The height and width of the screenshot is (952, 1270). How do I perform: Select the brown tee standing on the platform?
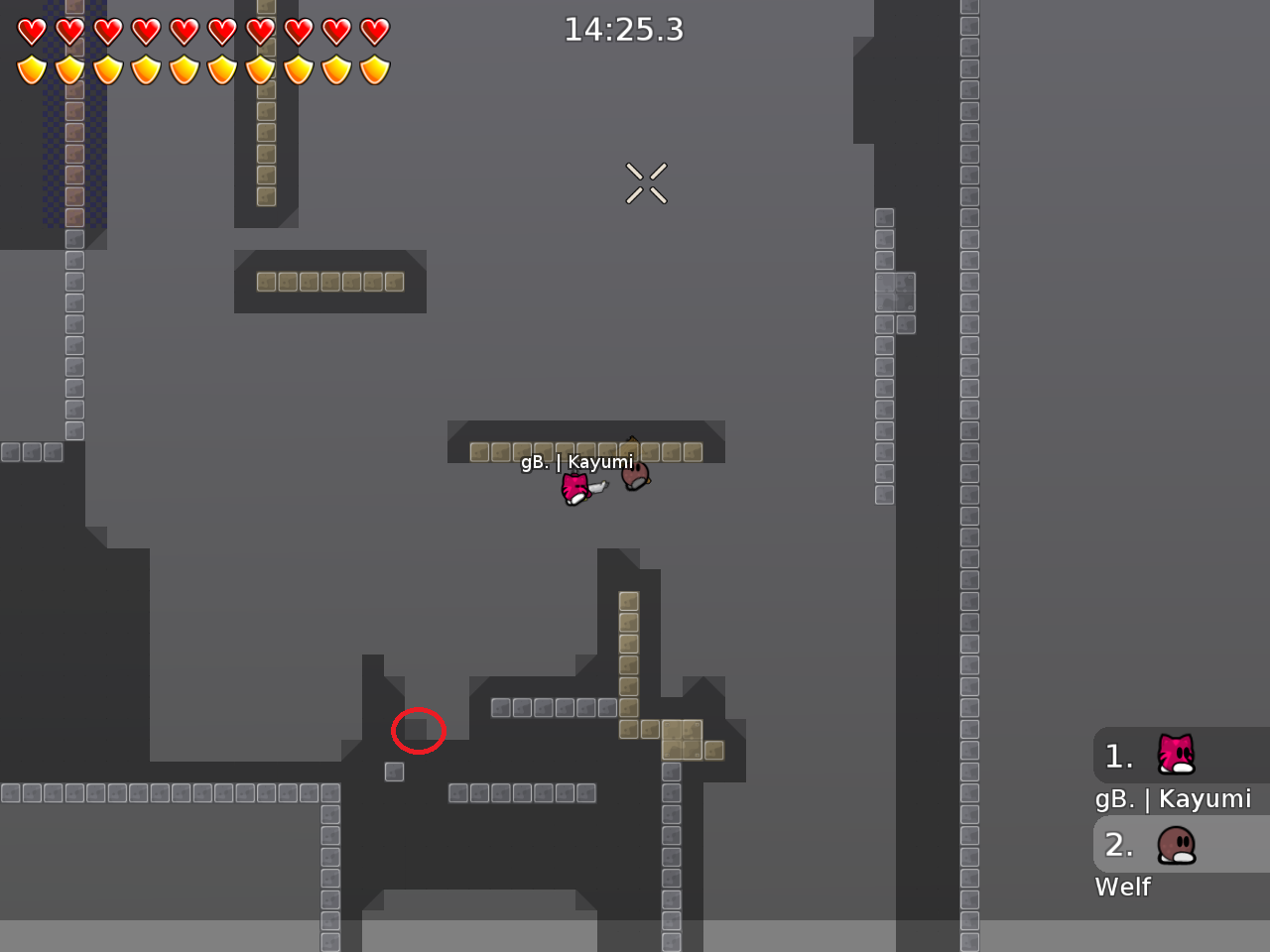(x=633, y=476)
